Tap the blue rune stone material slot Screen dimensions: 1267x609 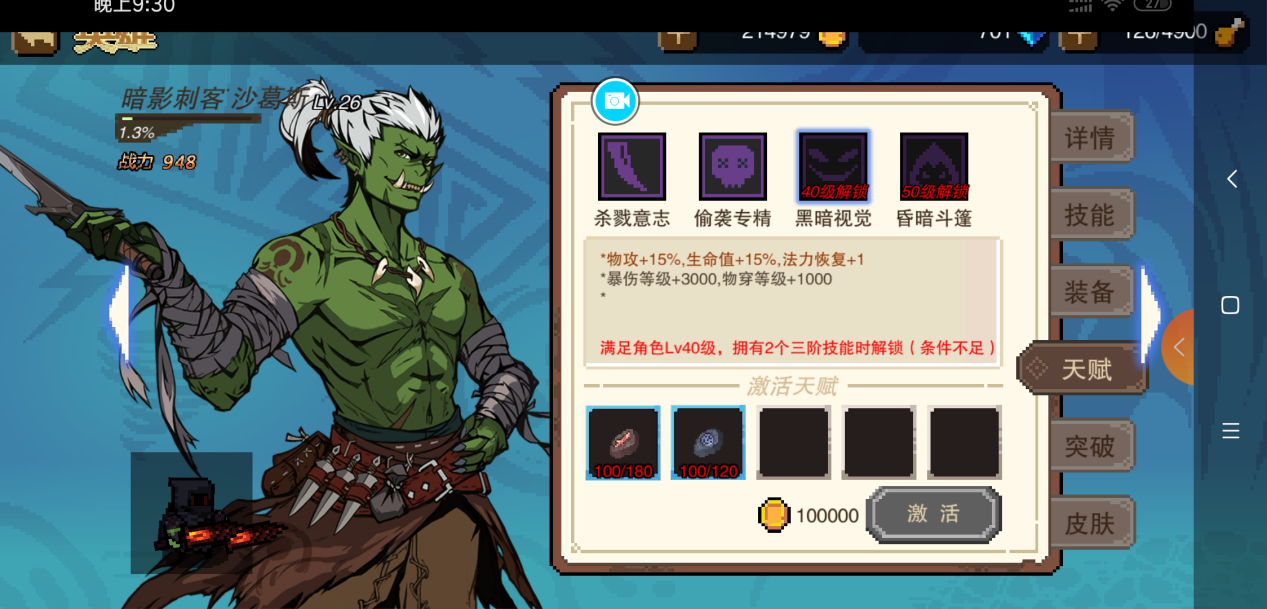[x=708, y=442]
